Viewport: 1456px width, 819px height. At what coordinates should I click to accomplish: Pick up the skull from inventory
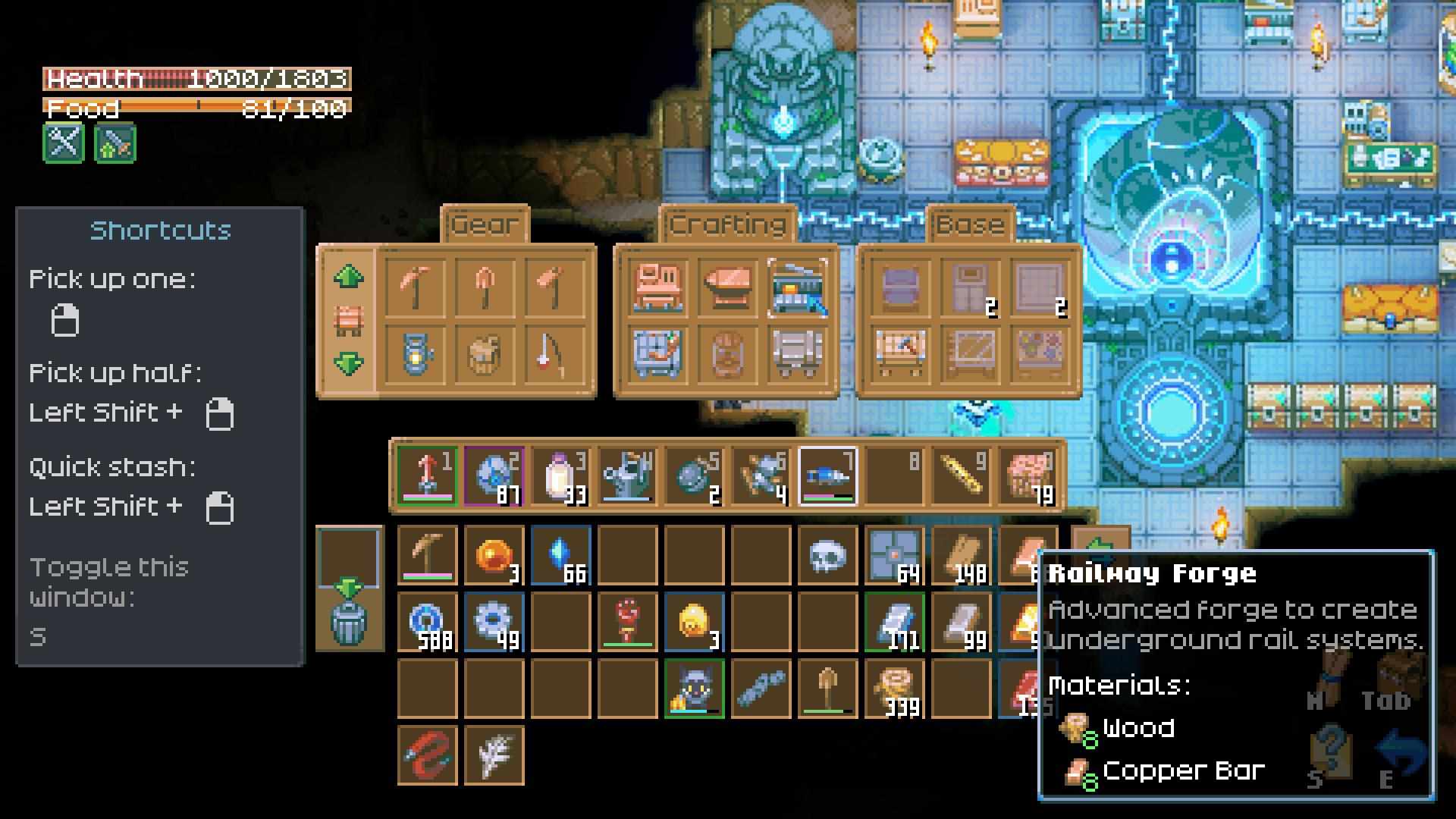827,557
